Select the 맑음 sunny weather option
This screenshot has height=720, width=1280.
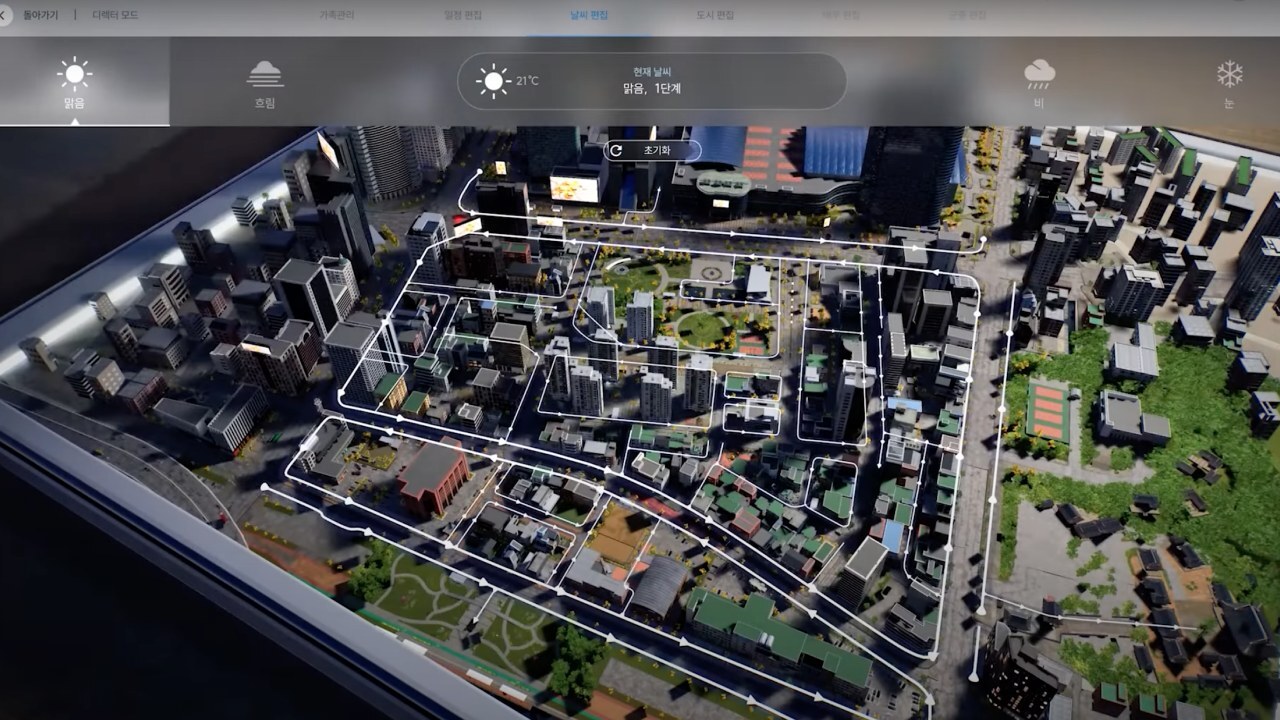click(74, 82)
